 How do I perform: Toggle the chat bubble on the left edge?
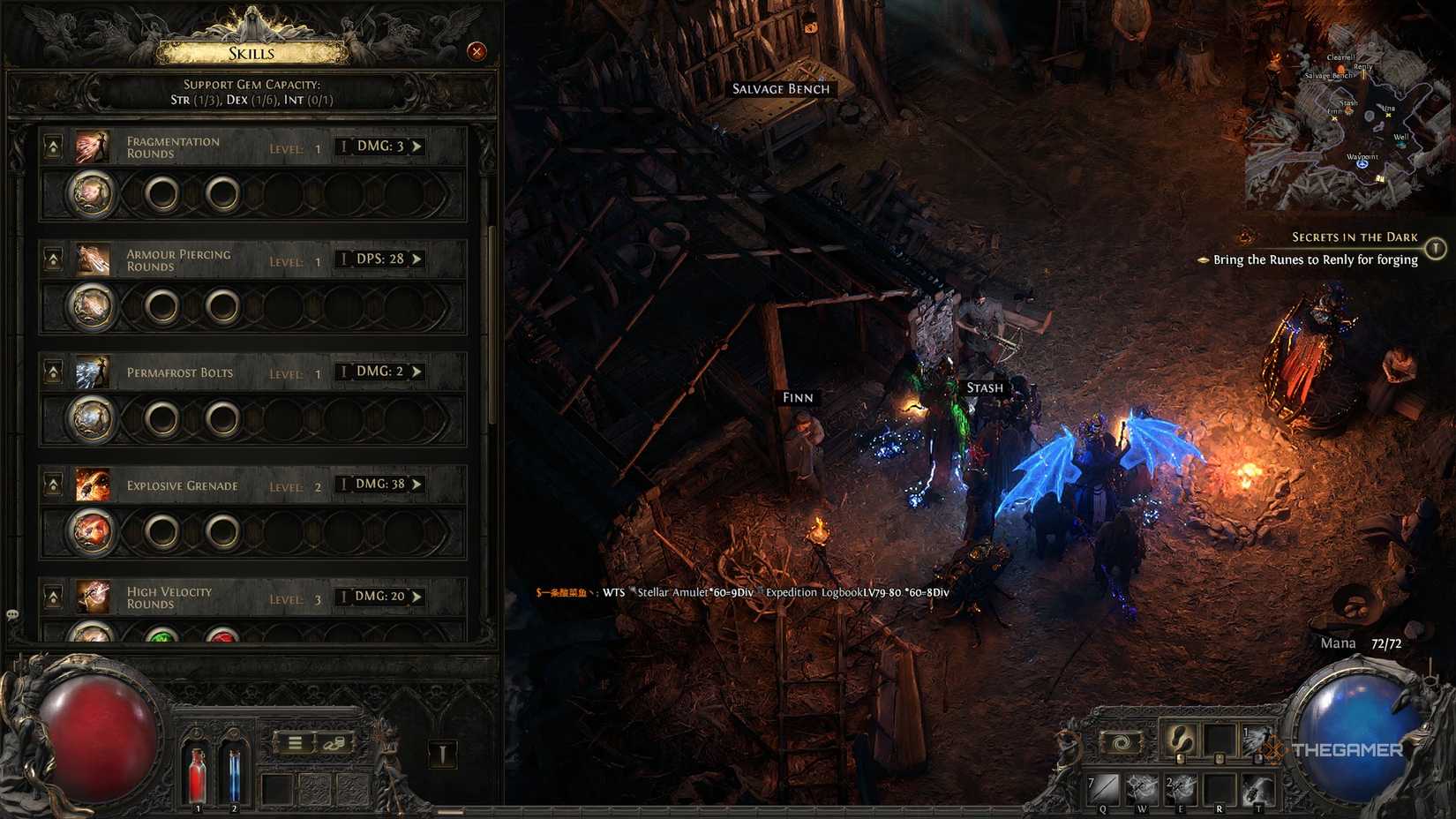11,612
